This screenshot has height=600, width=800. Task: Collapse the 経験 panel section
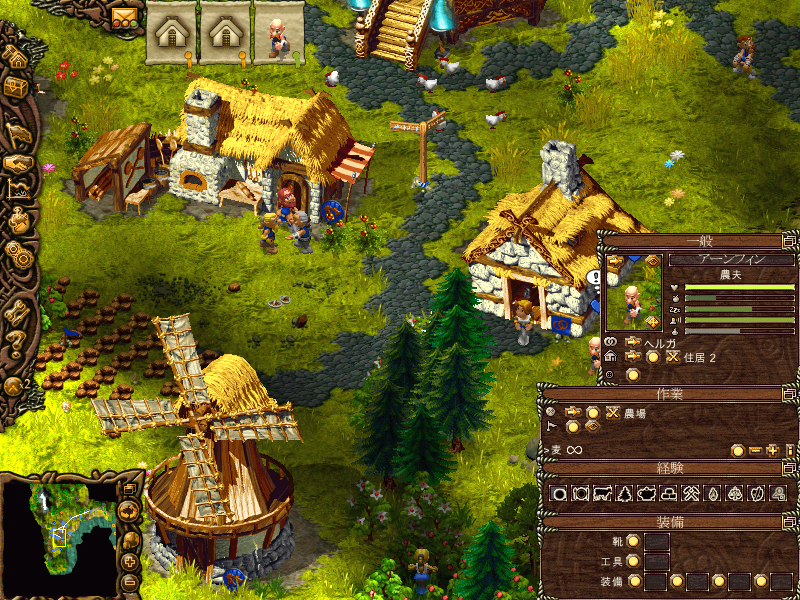789,467
